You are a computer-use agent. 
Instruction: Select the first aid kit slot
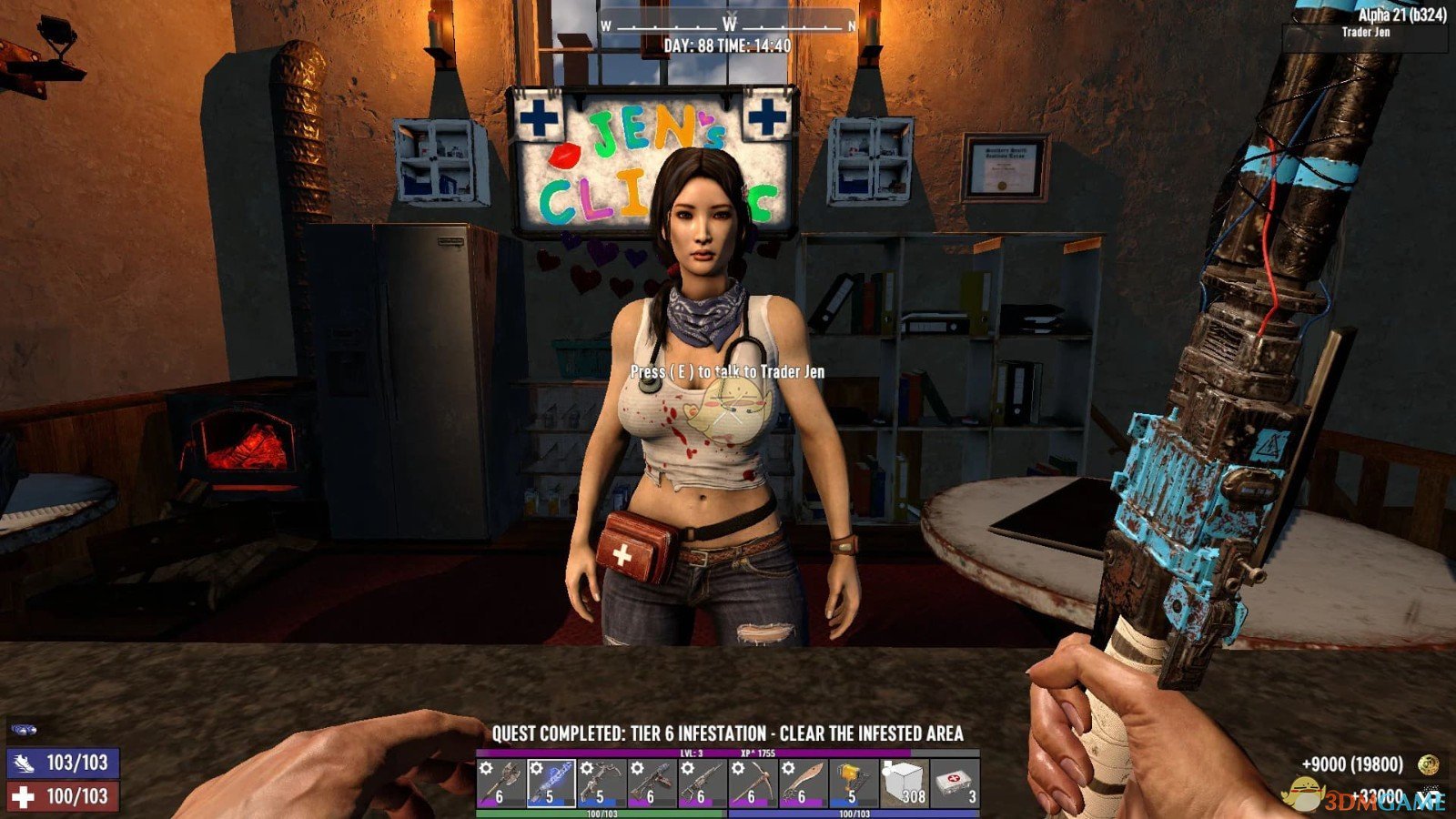tap(955, 784)
